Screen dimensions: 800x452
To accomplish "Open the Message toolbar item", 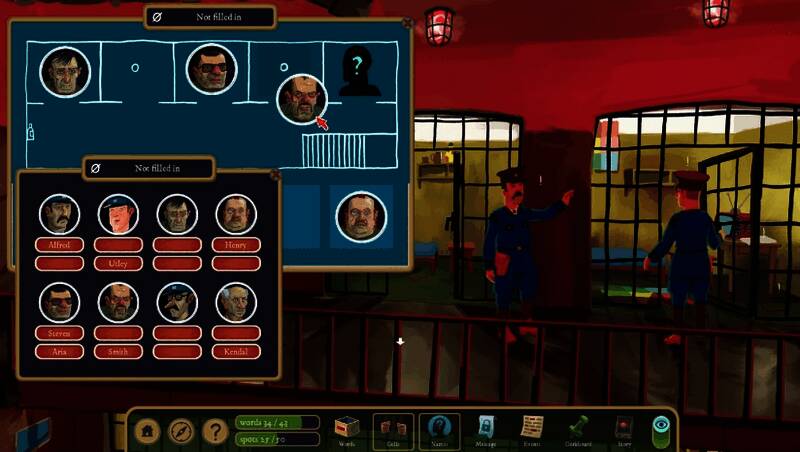I will (x=486, y=429).
